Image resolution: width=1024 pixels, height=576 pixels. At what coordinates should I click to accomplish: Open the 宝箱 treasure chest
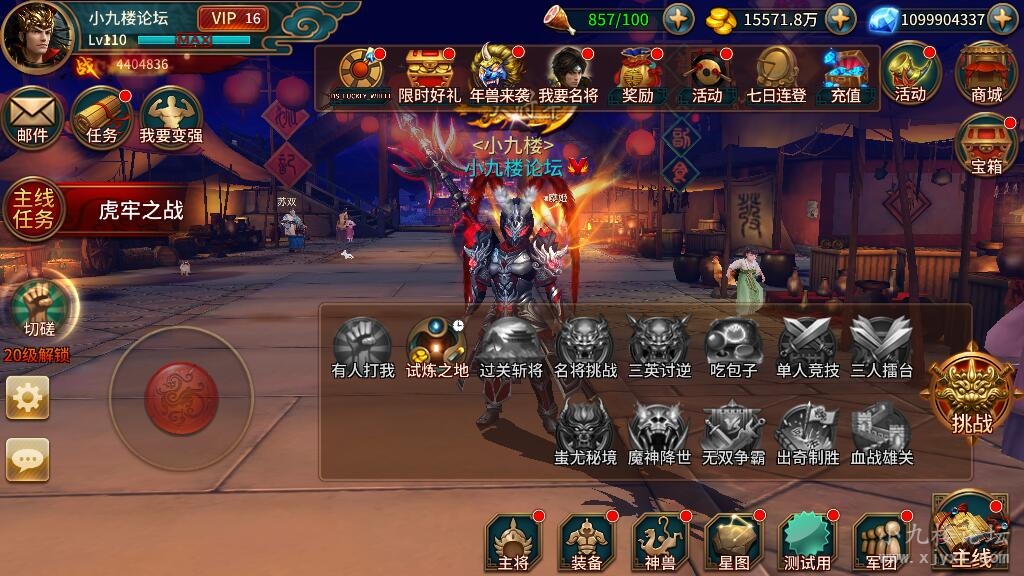[986, 146]
